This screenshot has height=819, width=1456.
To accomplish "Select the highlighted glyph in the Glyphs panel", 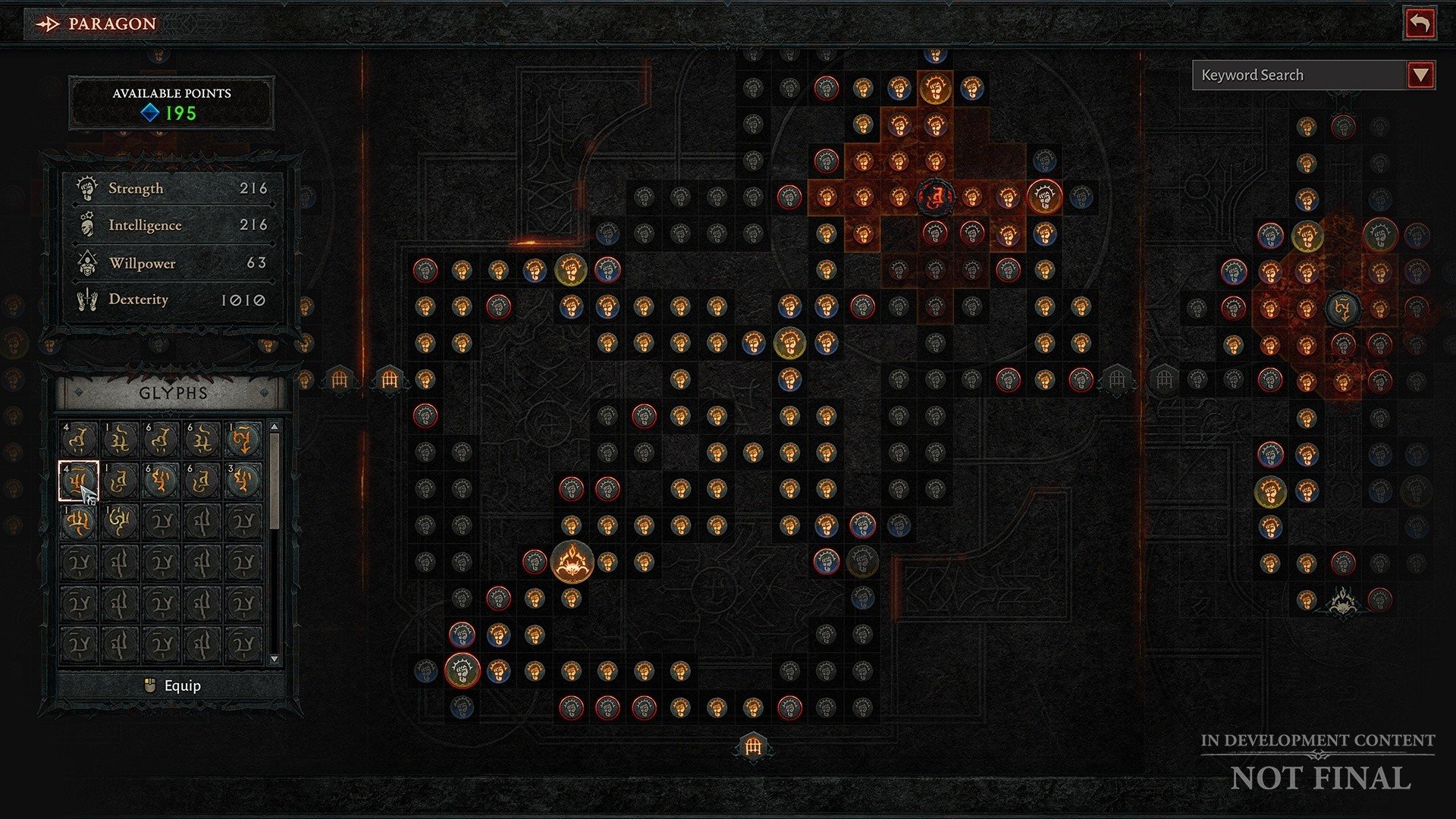I will pos(79,481).
